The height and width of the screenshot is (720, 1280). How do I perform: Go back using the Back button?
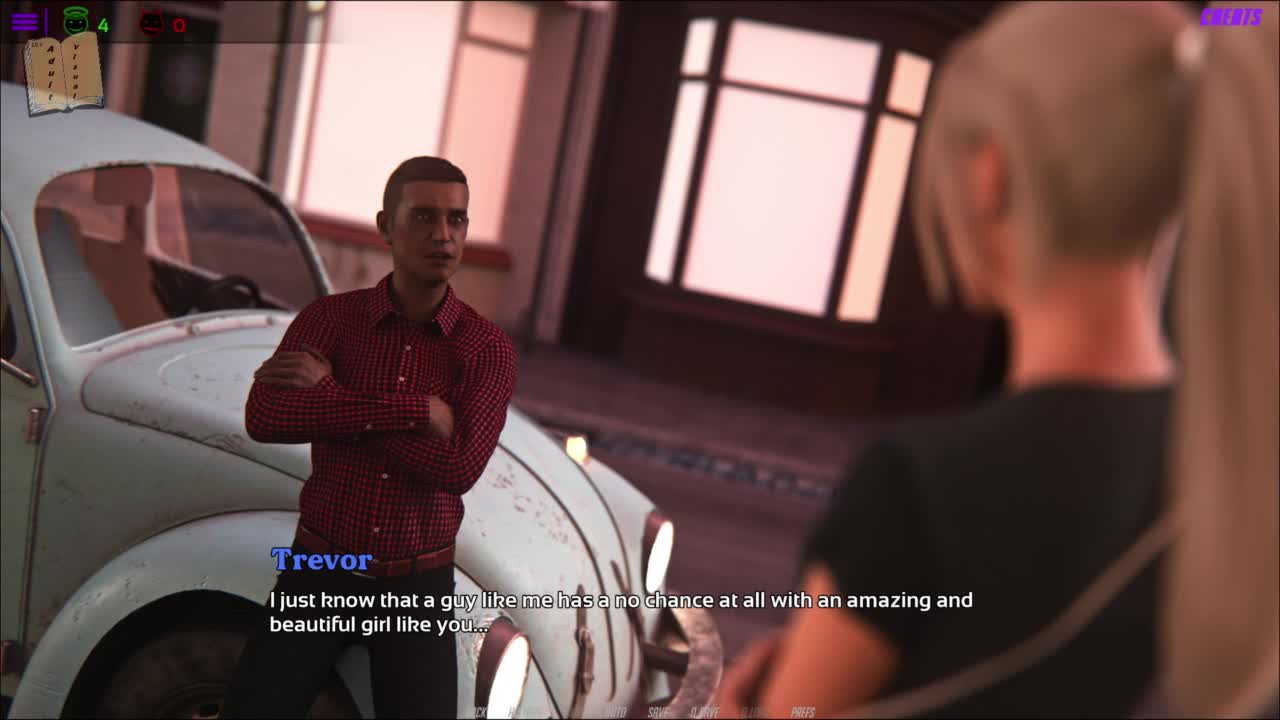(x=476, y=712)
